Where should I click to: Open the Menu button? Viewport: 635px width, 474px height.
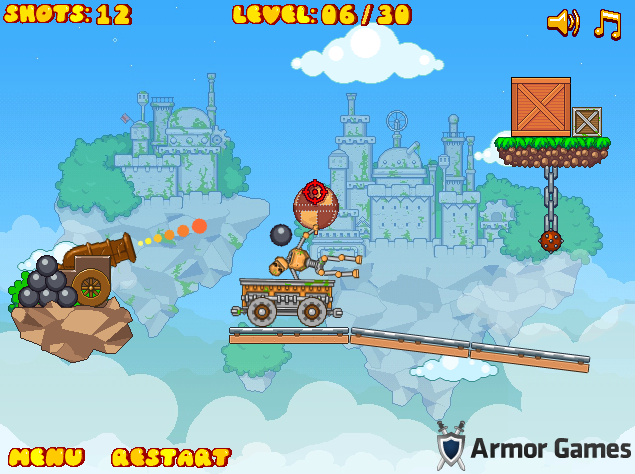[46, 457]
